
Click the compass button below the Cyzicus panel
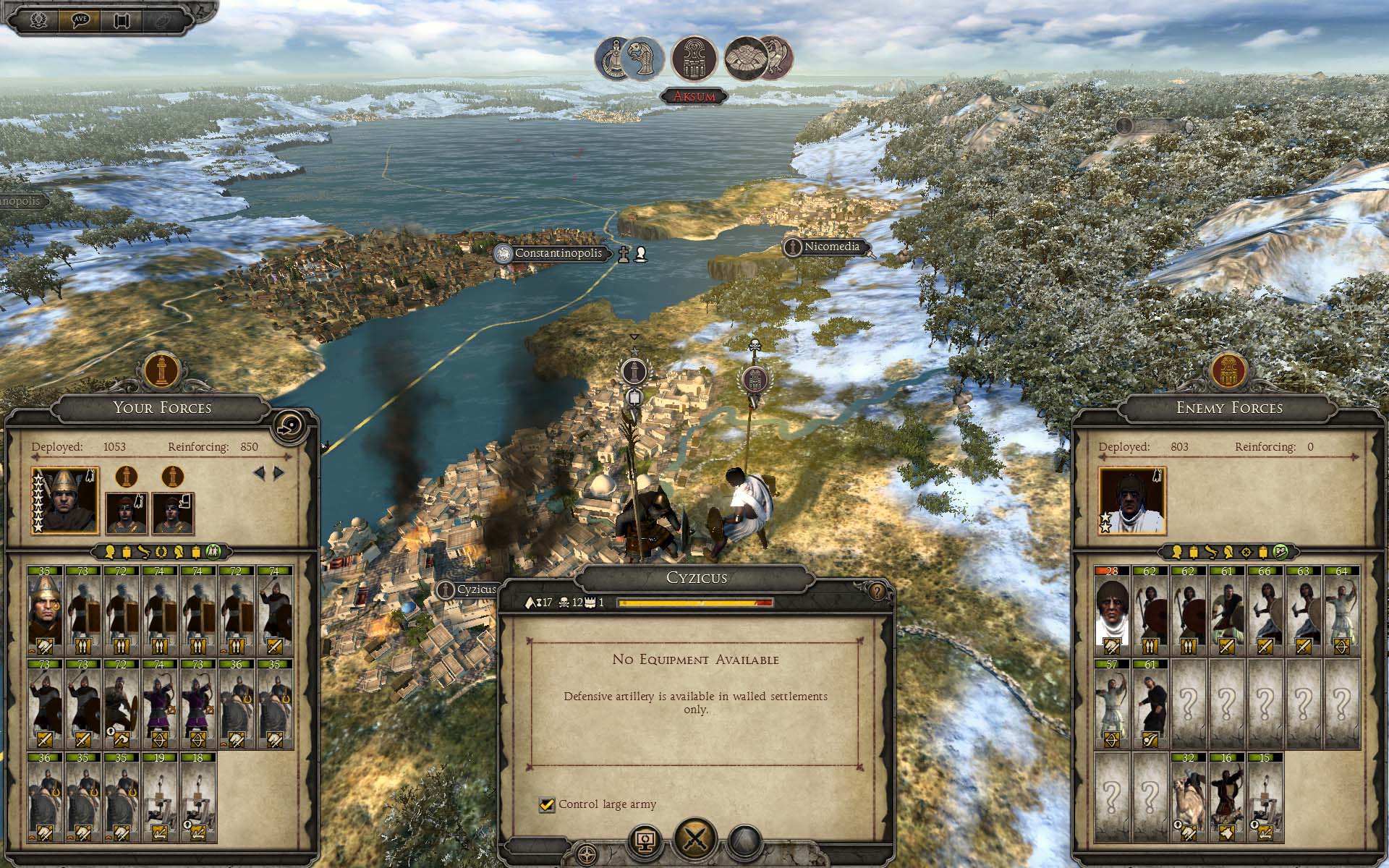[587, 851]
